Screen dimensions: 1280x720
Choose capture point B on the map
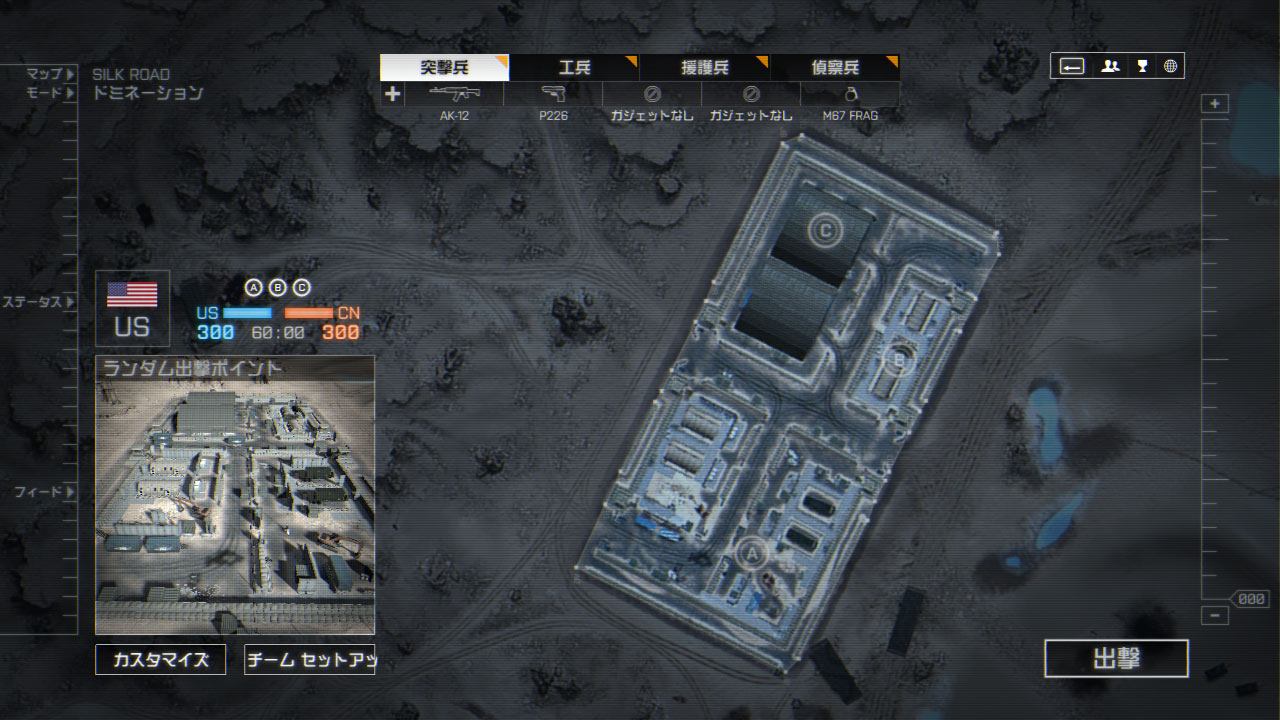[x=898, y=359]
